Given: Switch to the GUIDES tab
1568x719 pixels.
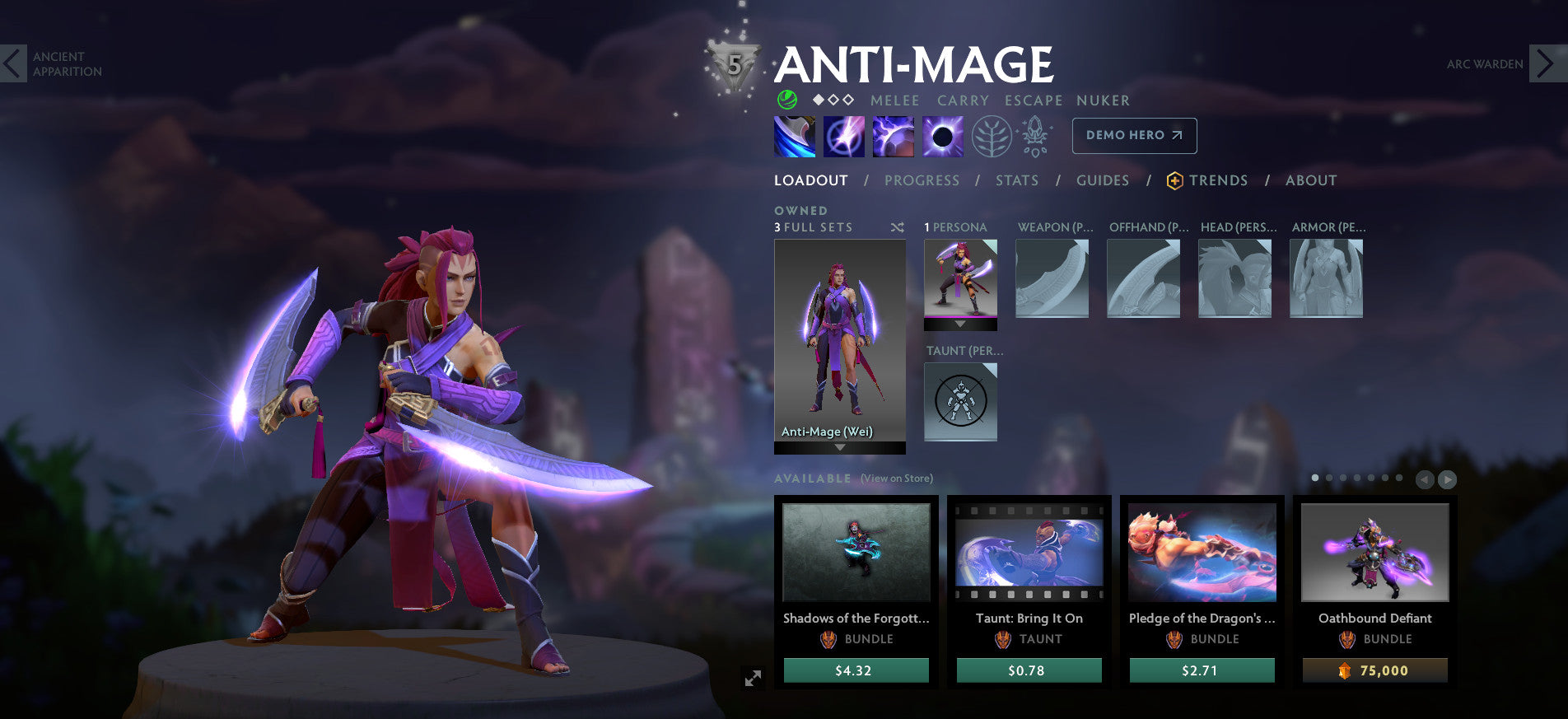Looking at the screenshot, I should (1103, 180).
